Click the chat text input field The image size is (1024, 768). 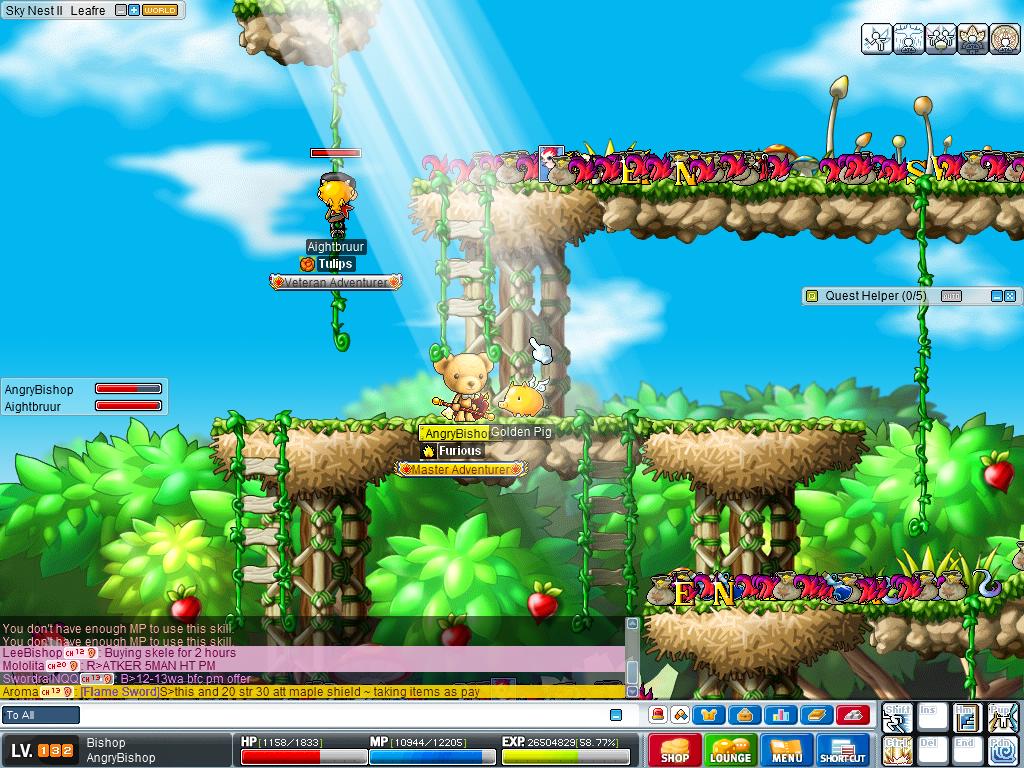click(x=340, y=715)
